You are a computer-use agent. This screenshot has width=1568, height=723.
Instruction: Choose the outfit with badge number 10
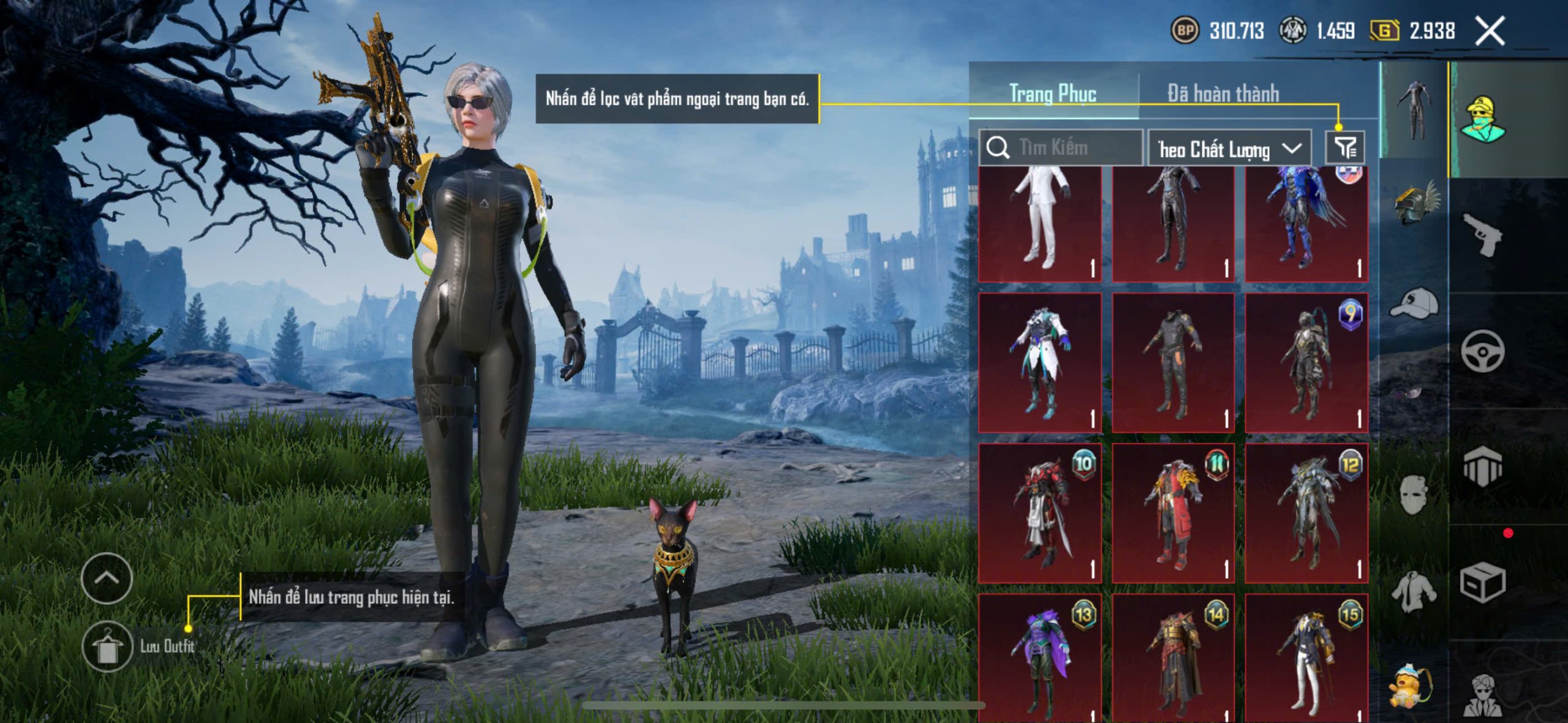click(1040, 513)
